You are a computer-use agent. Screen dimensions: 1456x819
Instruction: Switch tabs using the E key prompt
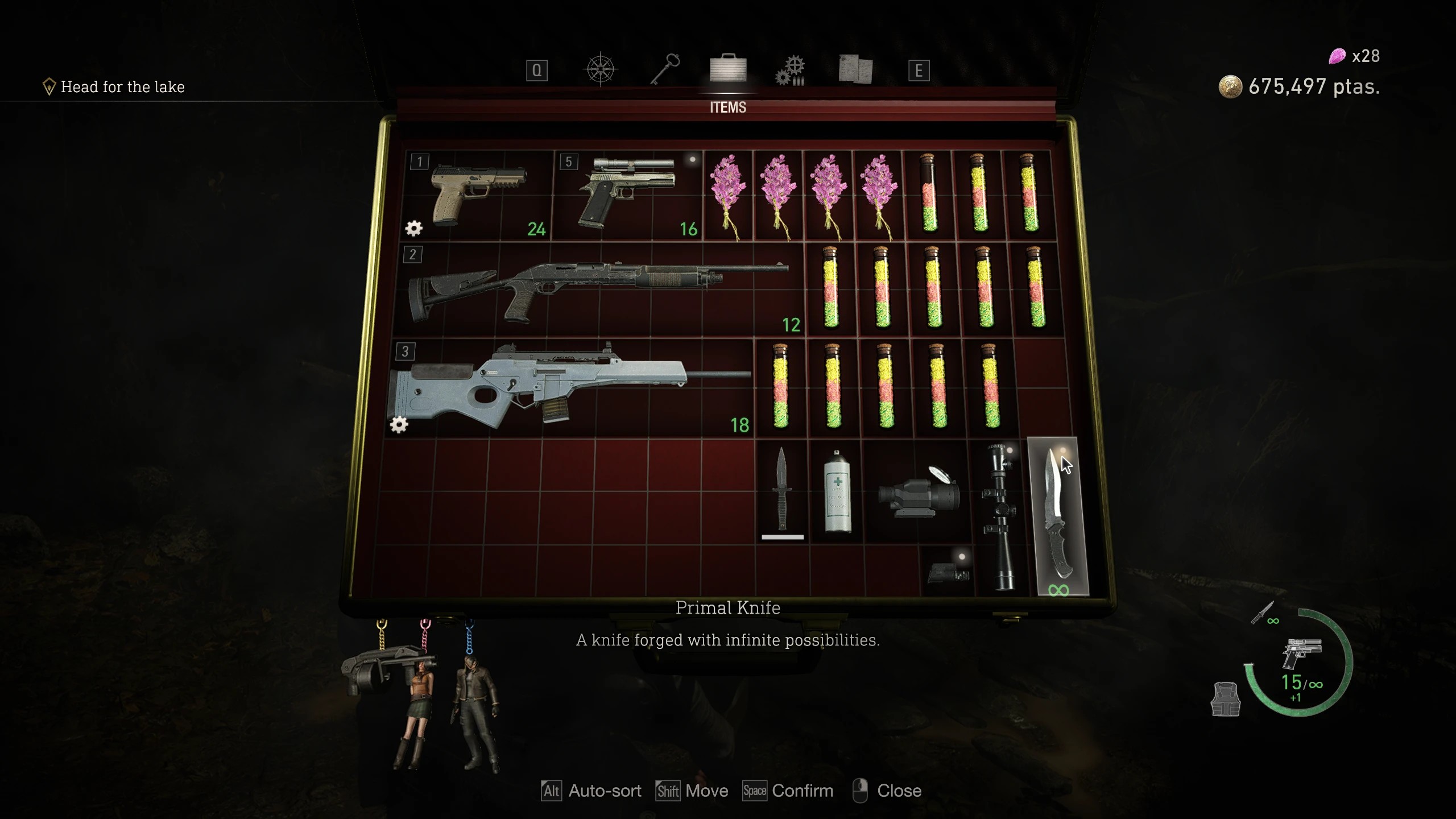[919, 71]
